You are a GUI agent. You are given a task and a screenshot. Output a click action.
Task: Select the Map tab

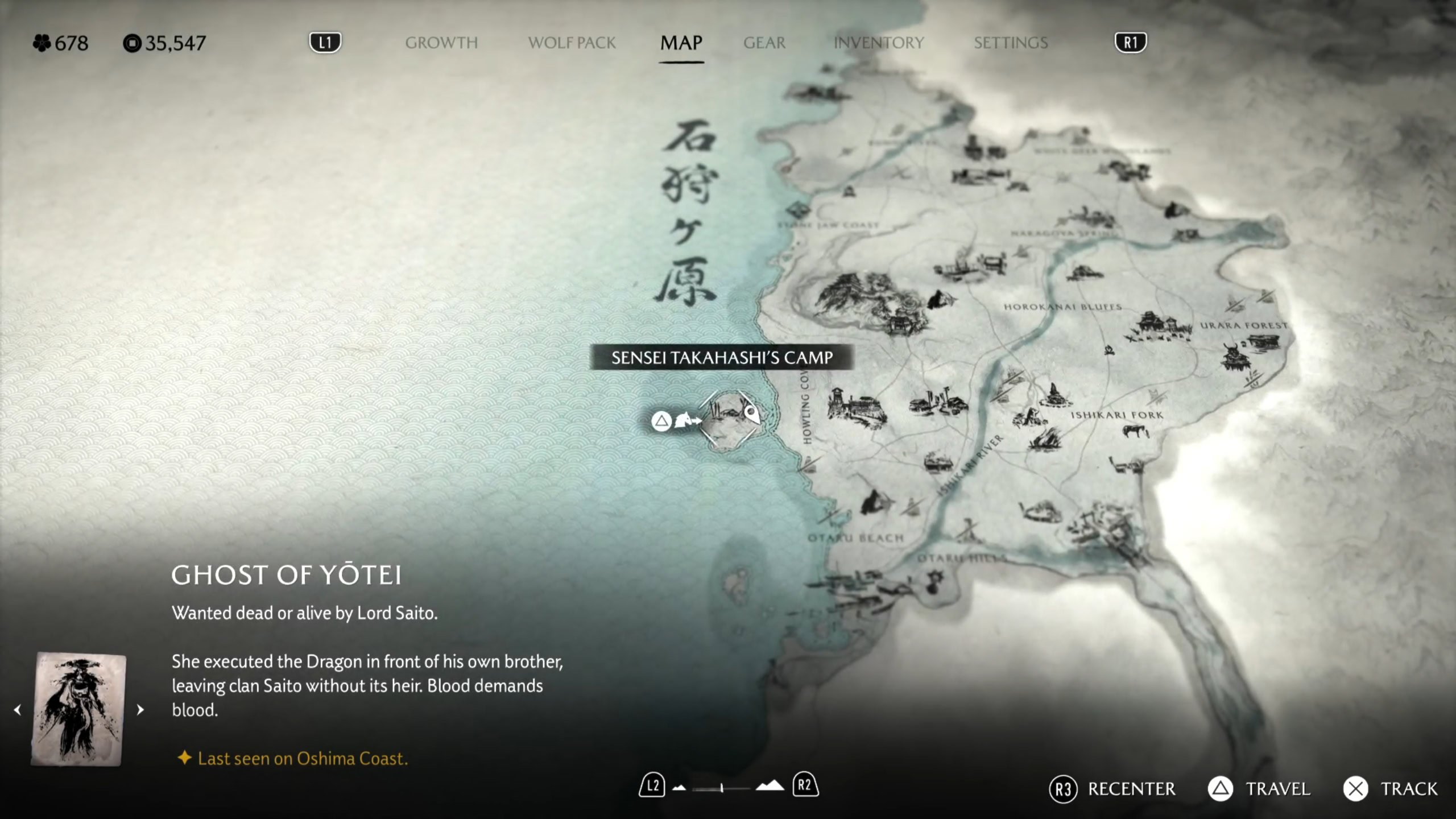[x=681, y=43]
